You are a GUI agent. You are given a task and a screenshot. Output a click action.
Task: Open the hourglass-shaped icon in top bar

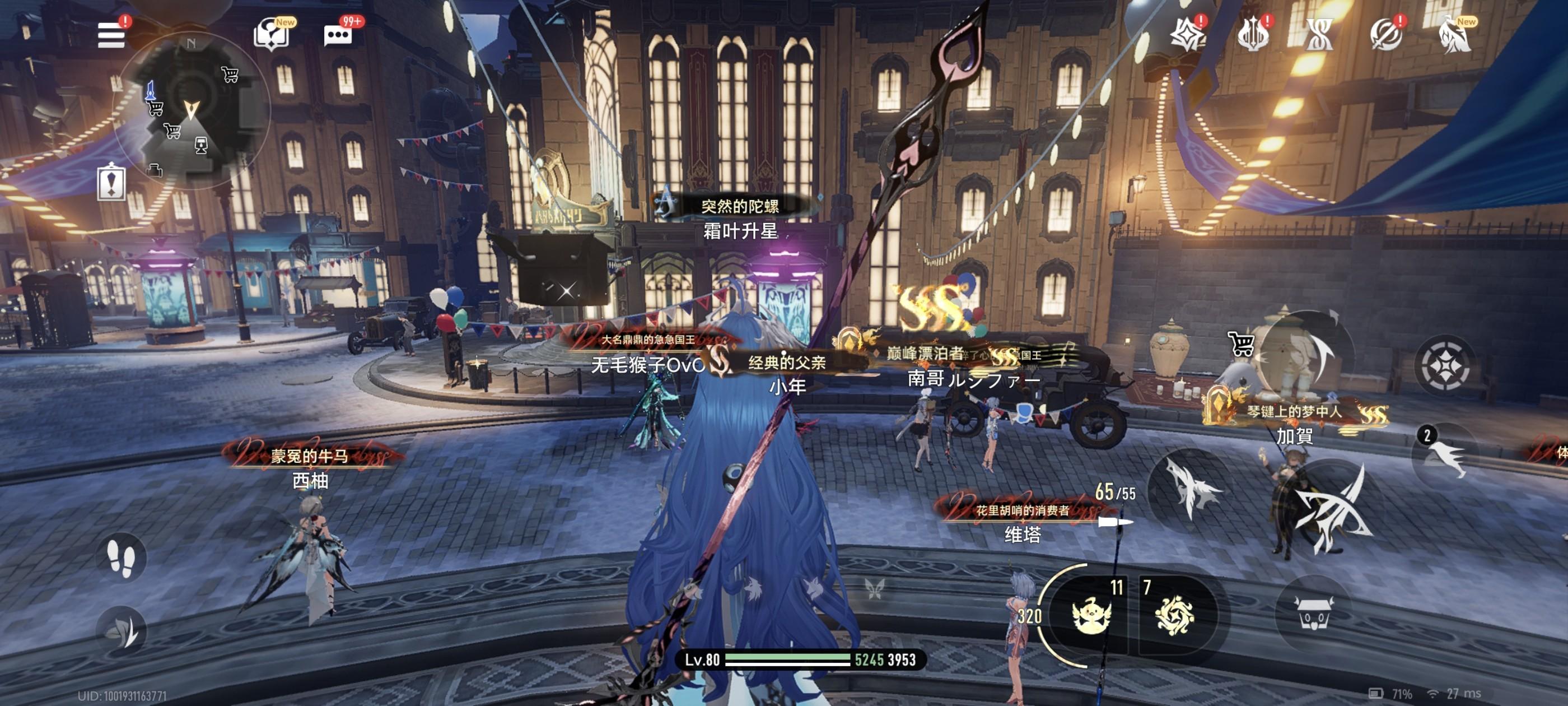(x=1319, y=34)
